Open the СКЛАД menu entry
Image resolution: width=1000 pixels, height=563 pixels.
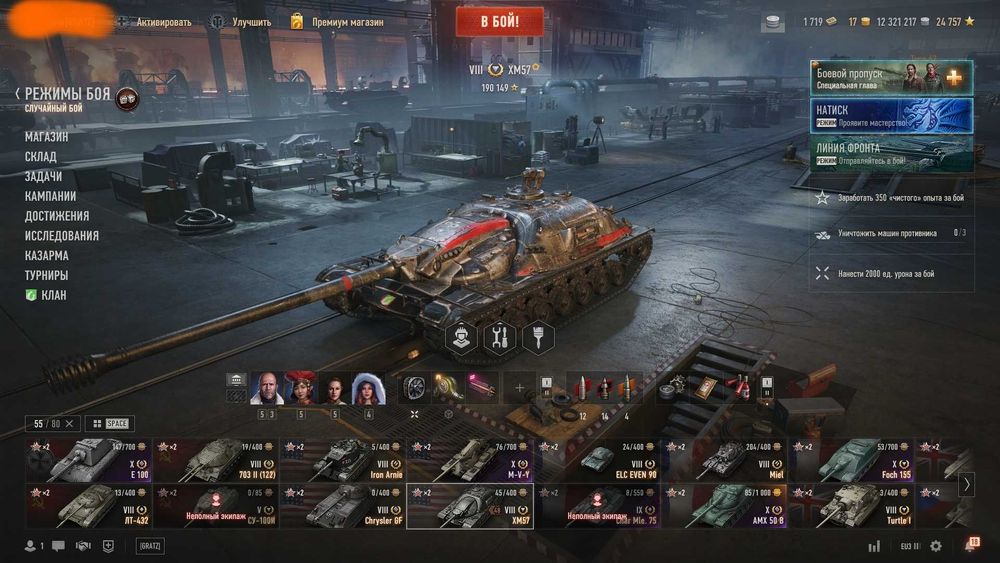point(41,157)
